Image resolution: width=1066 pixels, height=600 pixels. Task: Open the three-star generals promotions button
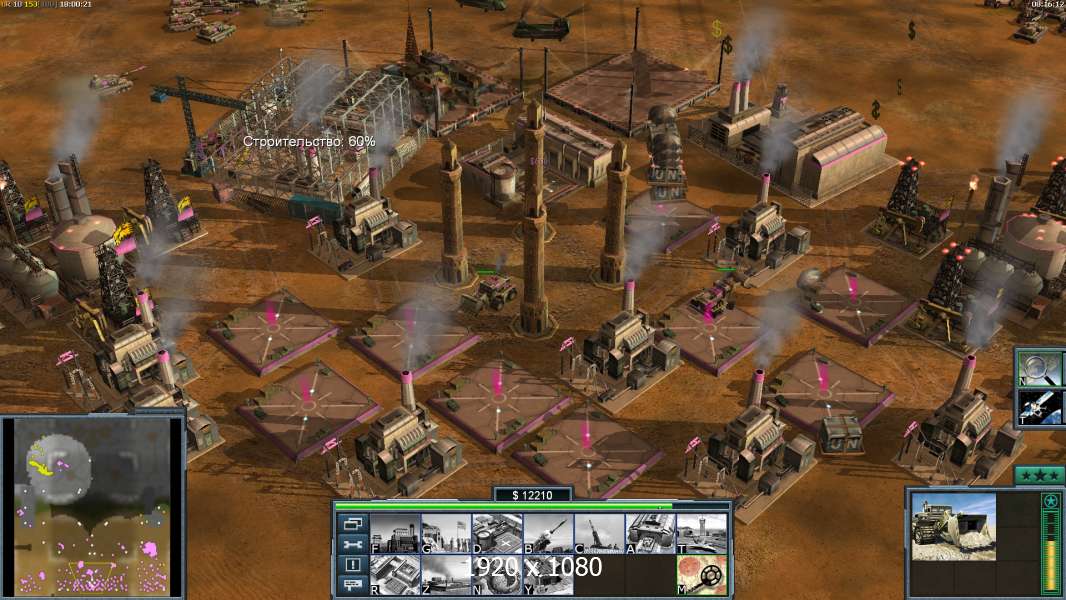pos(1039,475)
